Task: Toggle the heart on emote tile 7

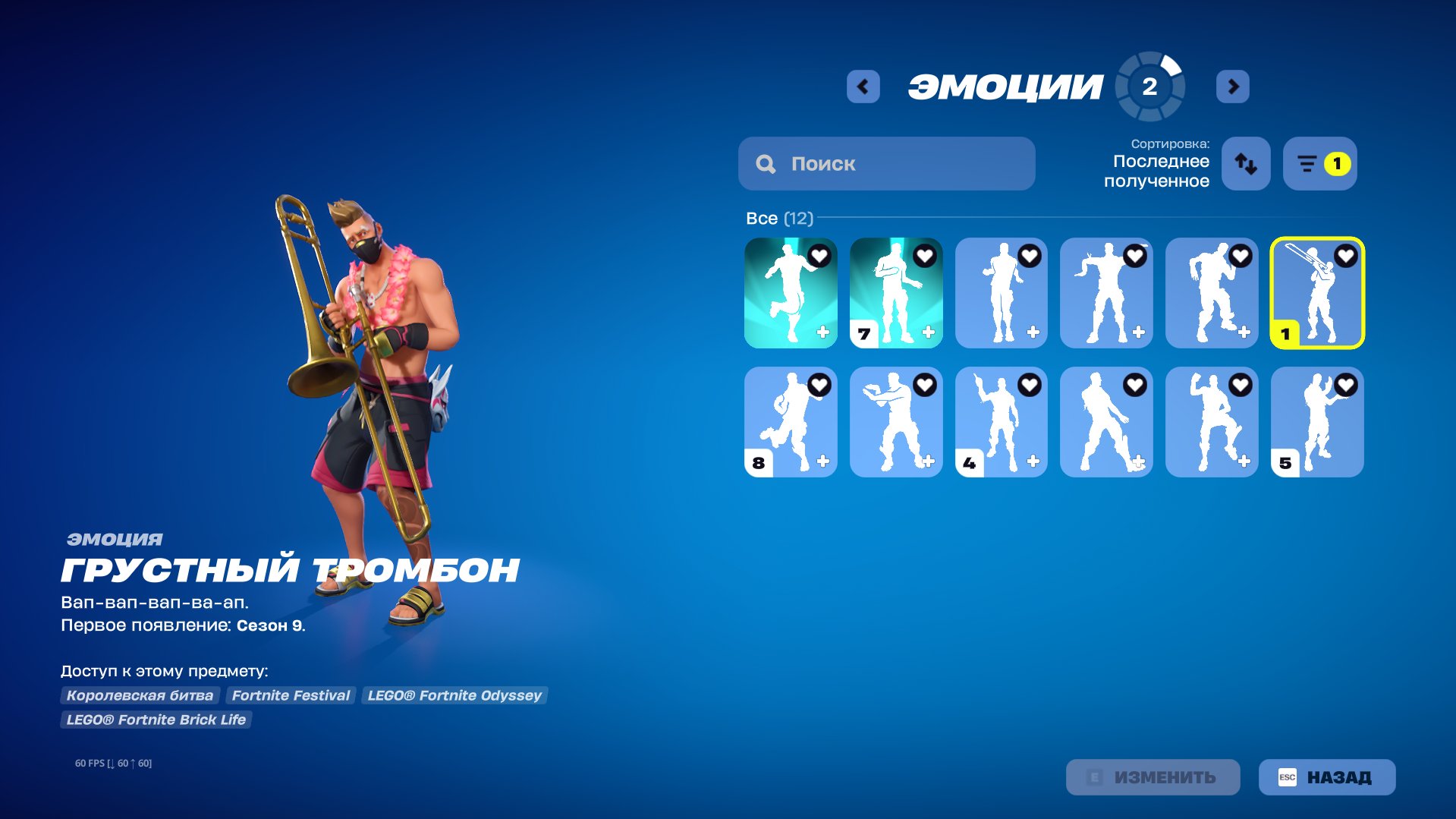Action: coord(923,256)
